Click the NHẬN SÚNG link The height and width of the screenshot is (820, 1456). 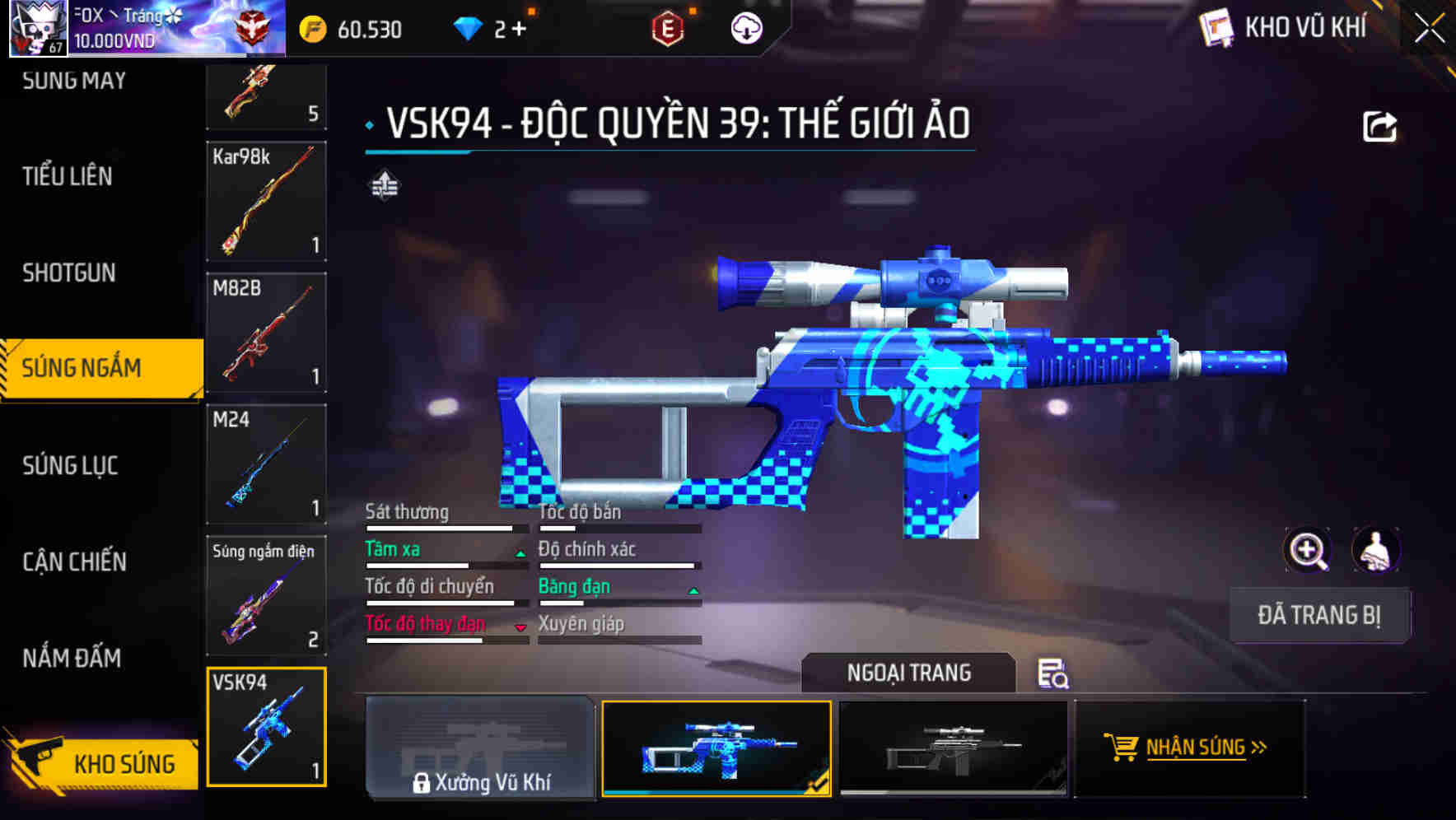coord(1204,748)
